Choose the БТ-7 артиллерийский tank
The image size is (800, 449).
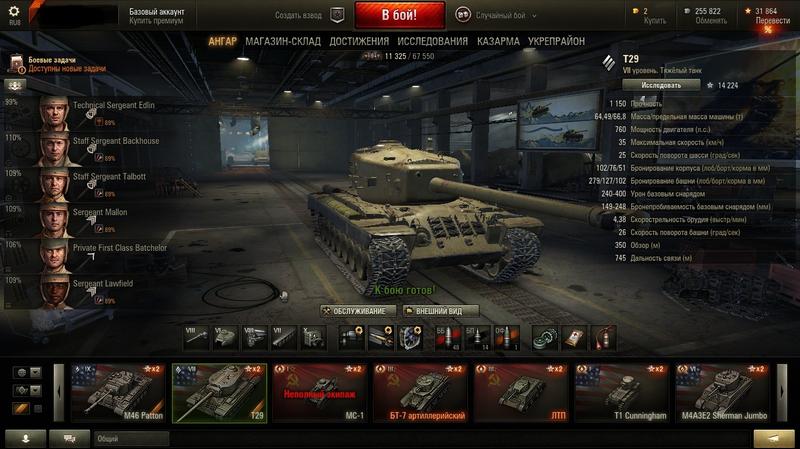click(418, 391)
